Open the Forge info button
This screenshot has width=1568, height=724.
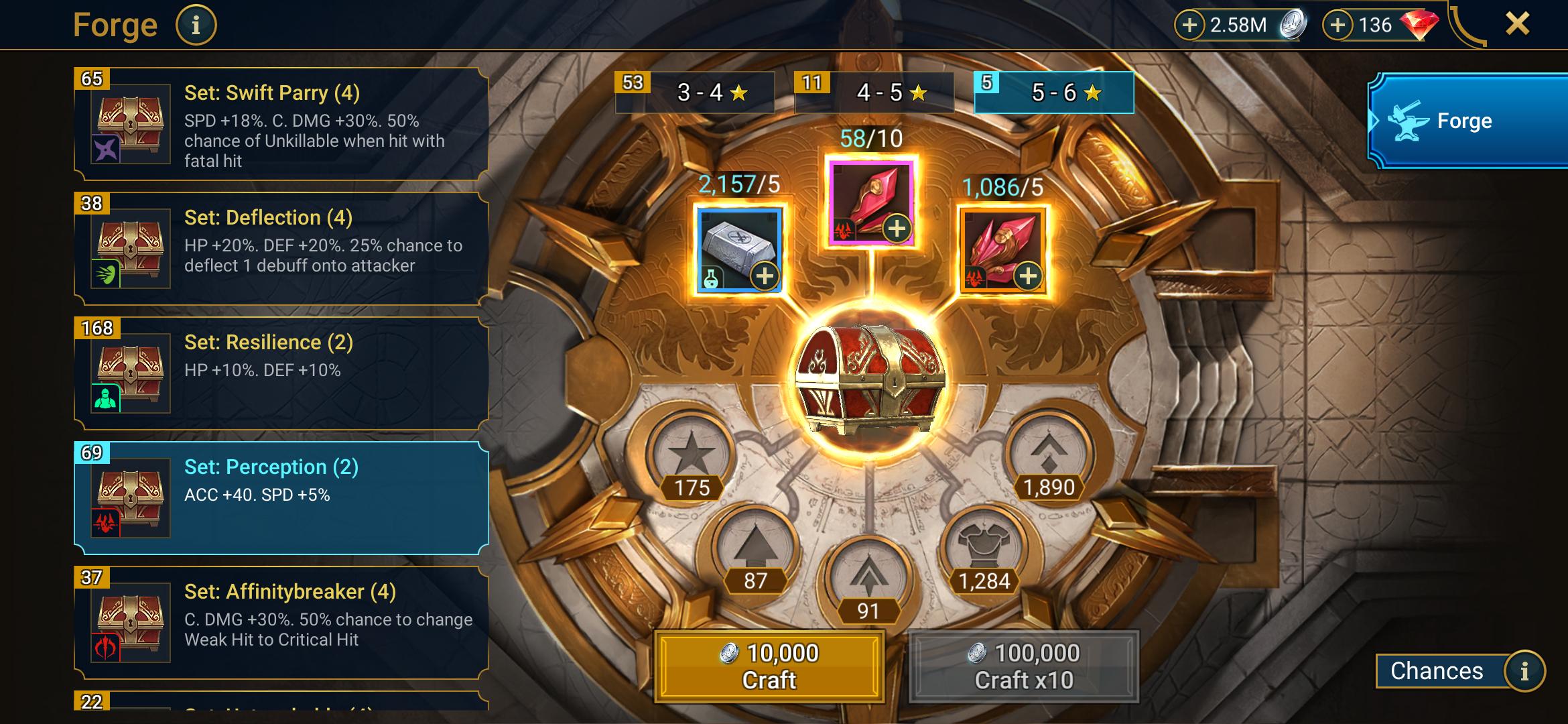click(x=196, y=25)
